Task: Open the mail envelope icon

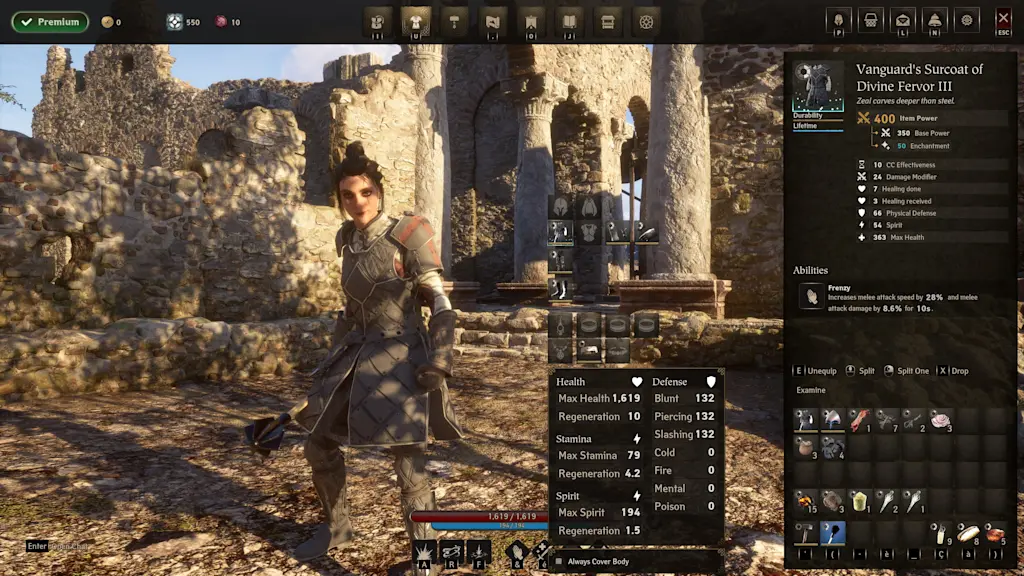Action: click(903, 20)
